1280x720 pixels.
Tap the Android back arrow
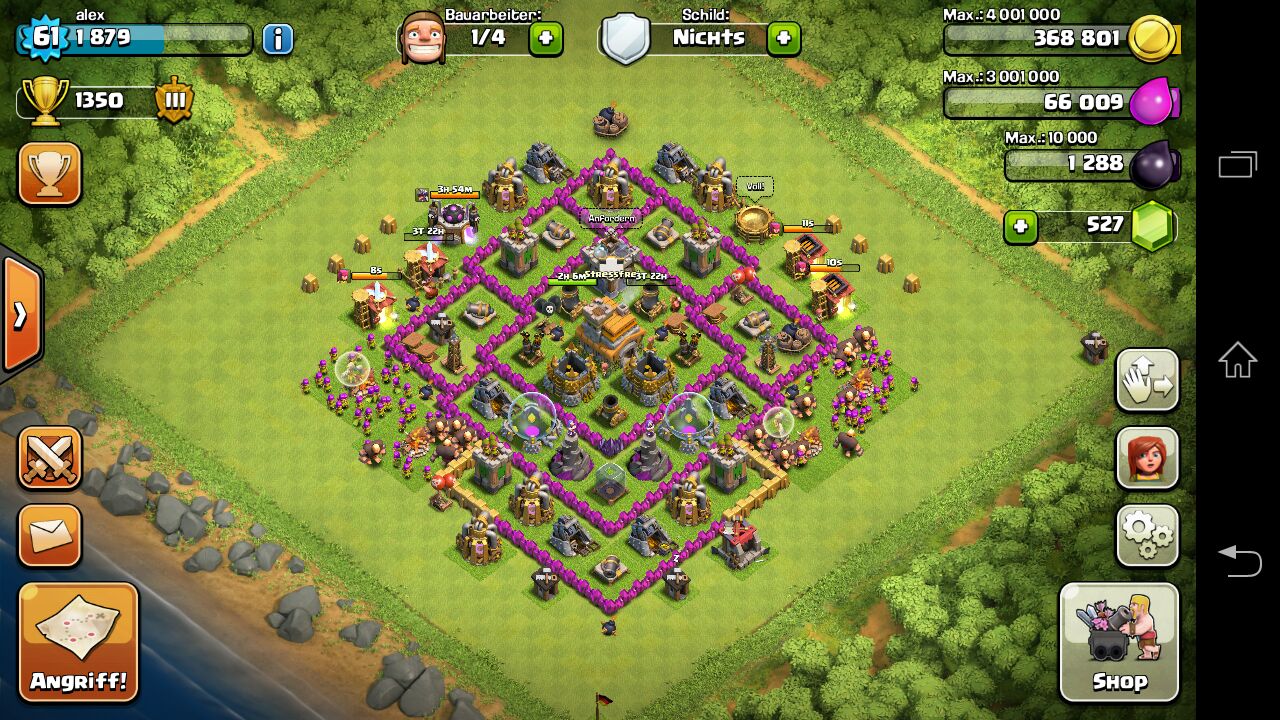(x=1237, y=559)
